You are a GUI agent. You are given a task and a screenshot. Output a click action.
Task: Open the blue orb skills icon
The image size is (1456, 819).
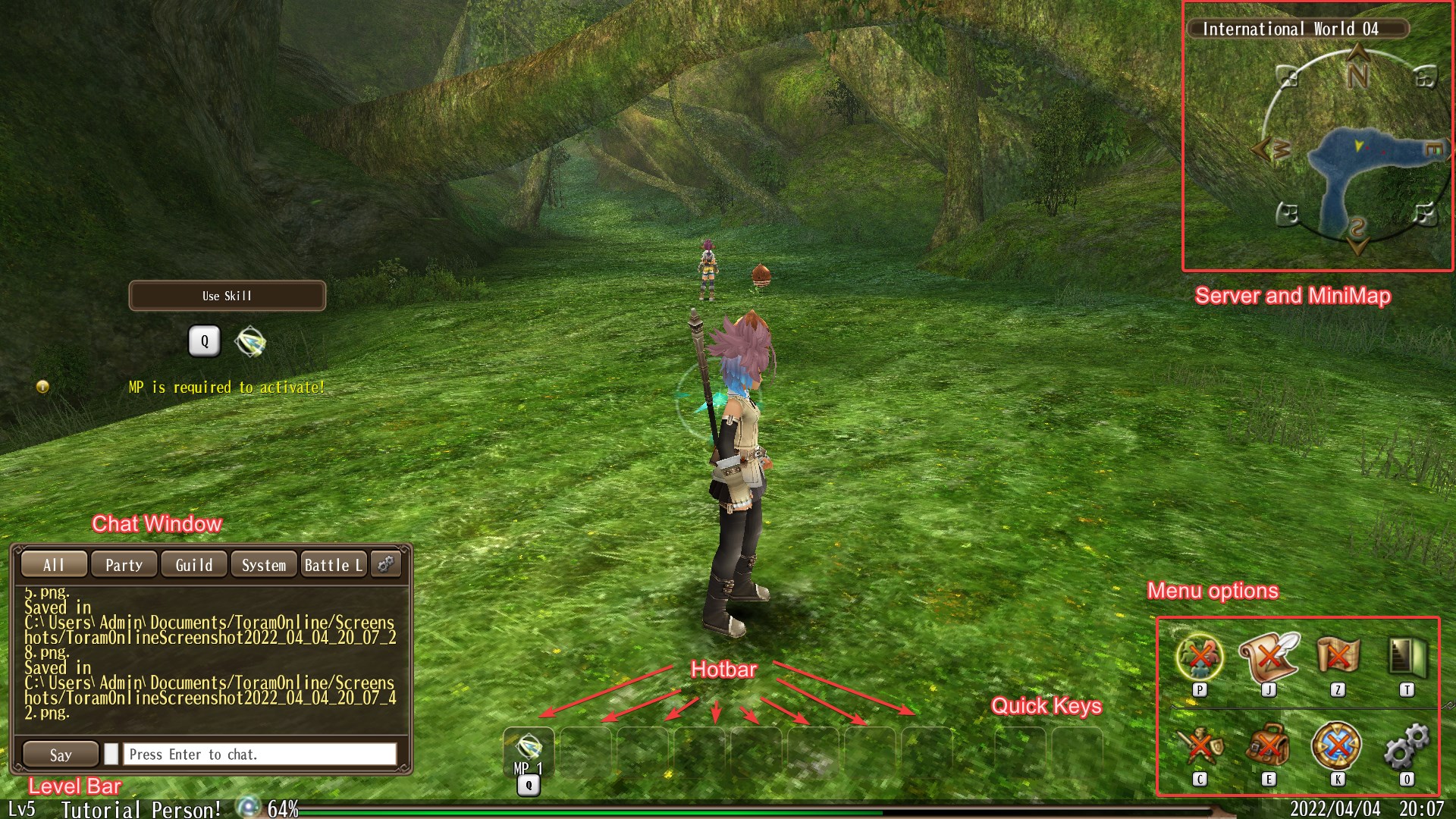click(x=1337, y=746)
